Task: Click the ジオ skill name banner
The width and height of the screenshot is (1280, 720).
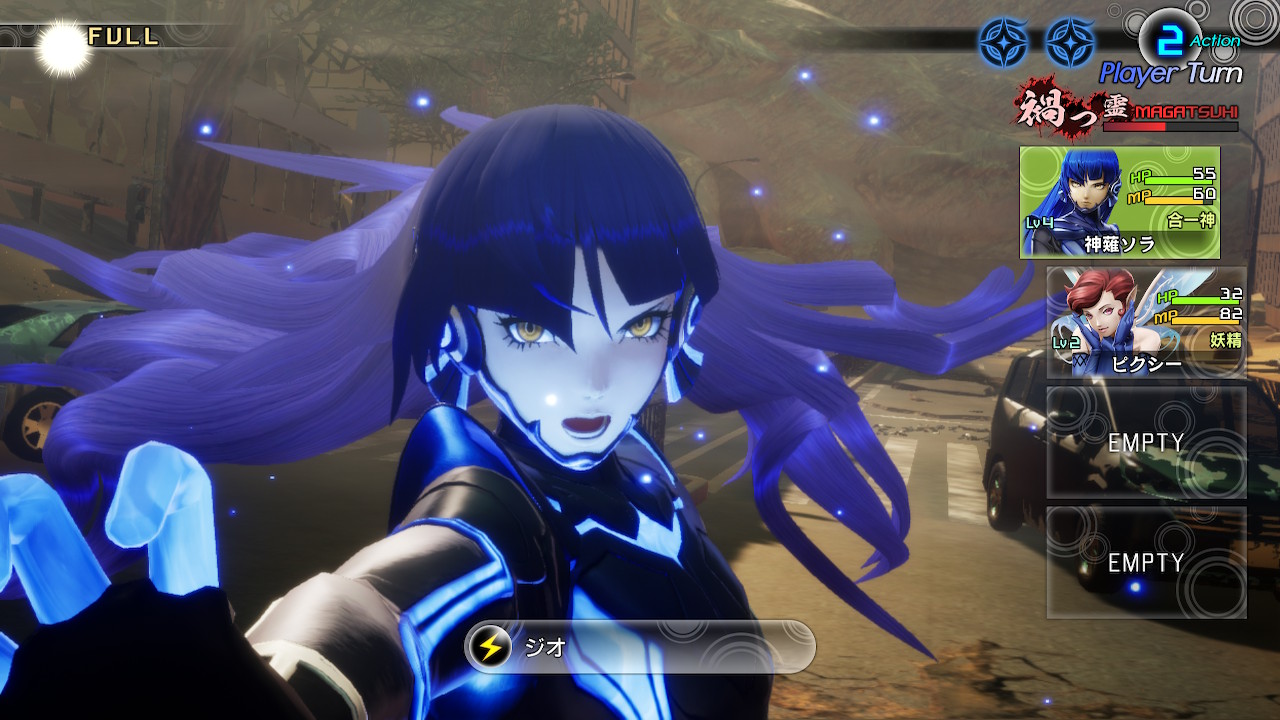Action: coord(640,647)
